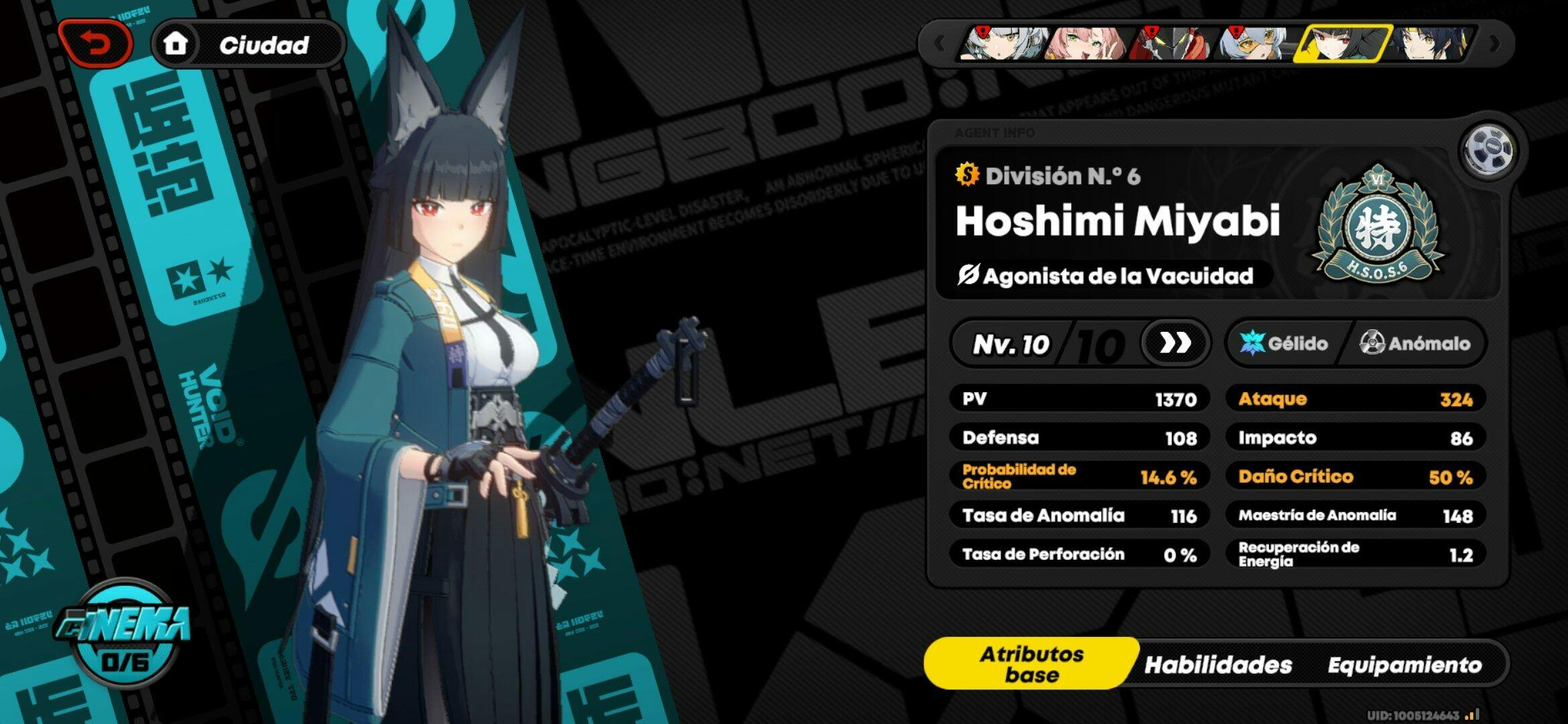Select the highlighted Miyabi portrait
Viewport: 1568px width, 724px height.
click(x=1342, y=44)
